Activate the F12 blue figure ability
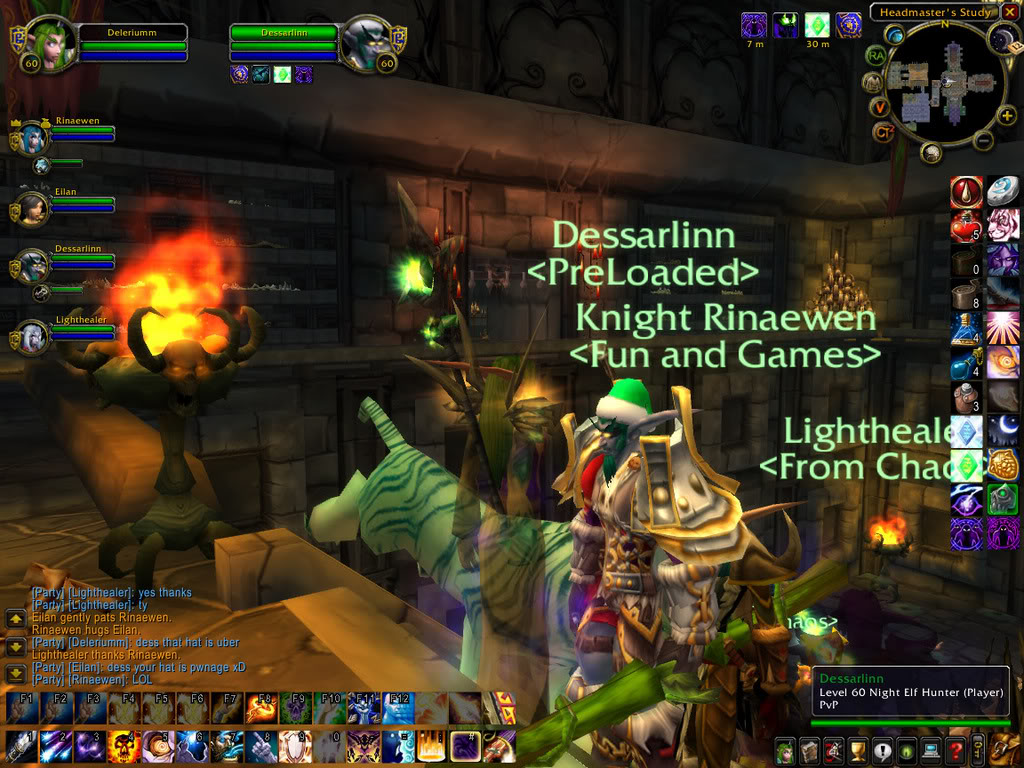The image size is (1024, 768). coord(398,708)
